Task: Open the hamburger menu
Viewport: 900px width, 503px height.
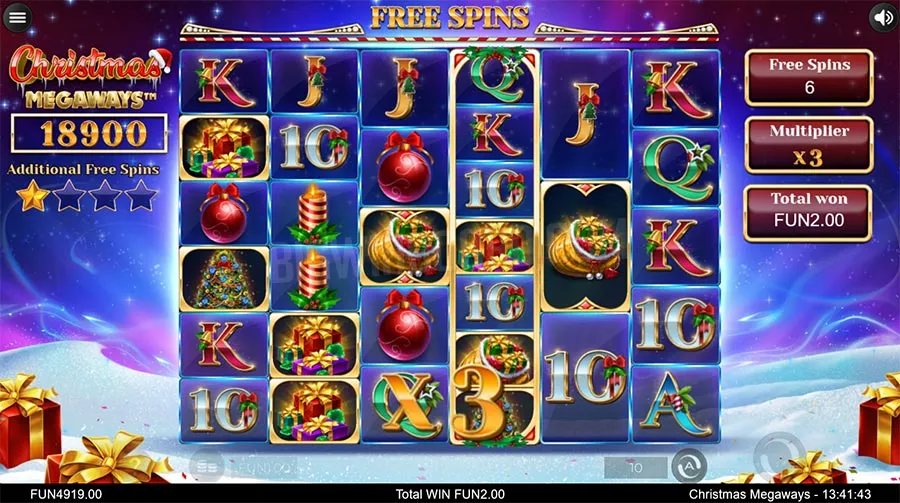Action: (x=18, y=18)
